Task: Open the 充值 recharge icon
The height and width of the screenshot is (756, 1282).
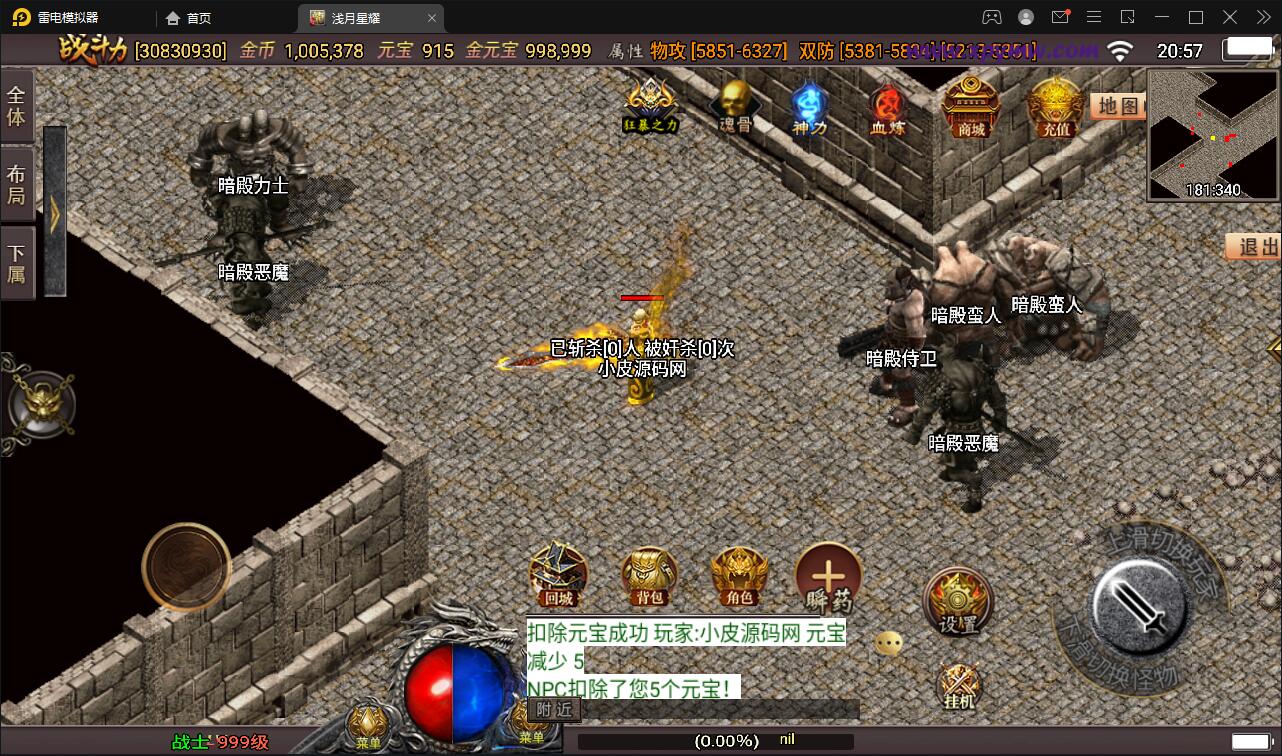Action: 1056,107
